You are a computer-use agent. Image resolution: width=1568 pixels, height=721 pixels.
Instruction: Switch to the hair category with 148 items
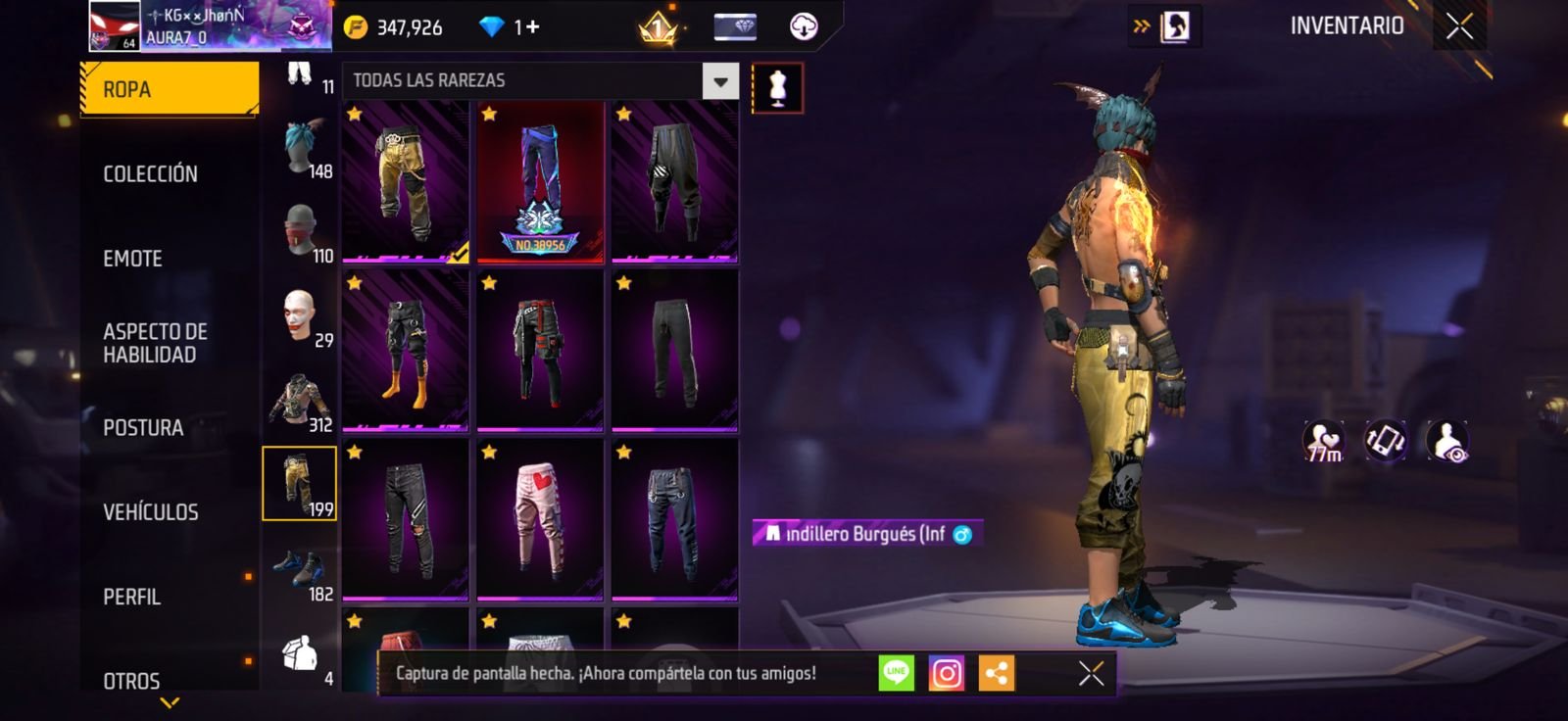tap(300, 148)
